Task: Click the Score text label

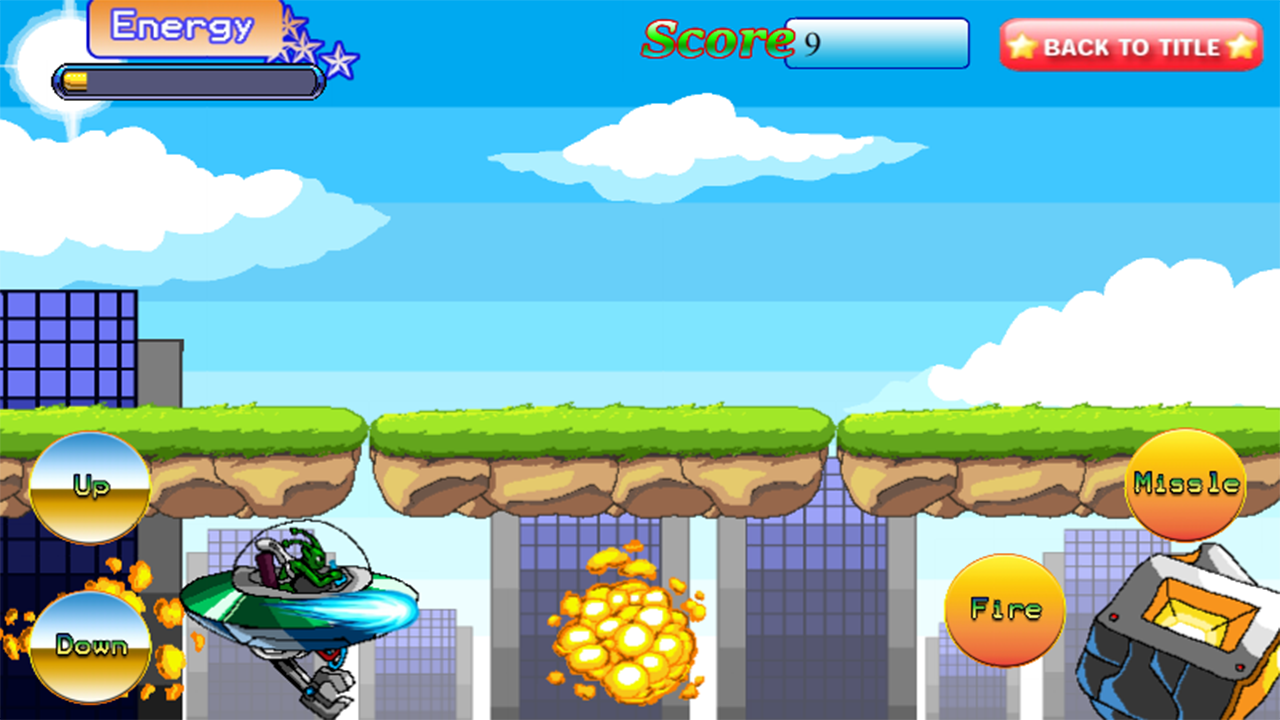Action: click(x=718, y=40)
